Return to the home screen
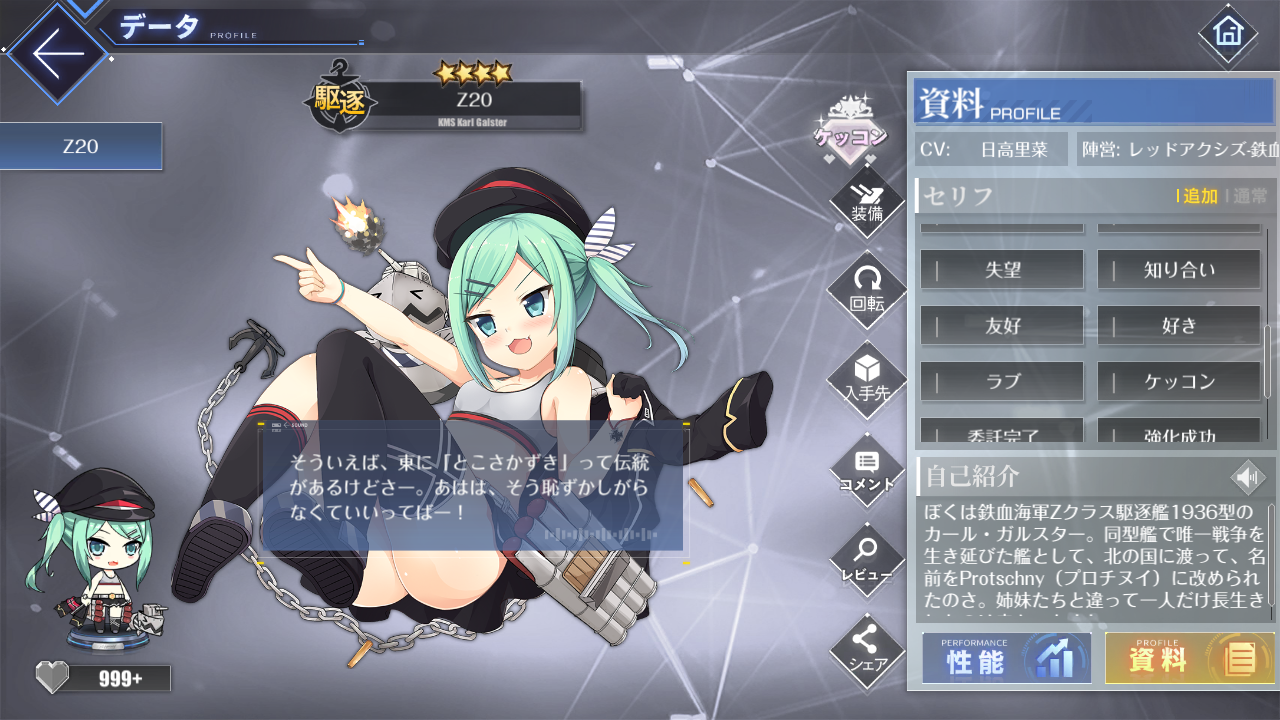 point(1226,32)
